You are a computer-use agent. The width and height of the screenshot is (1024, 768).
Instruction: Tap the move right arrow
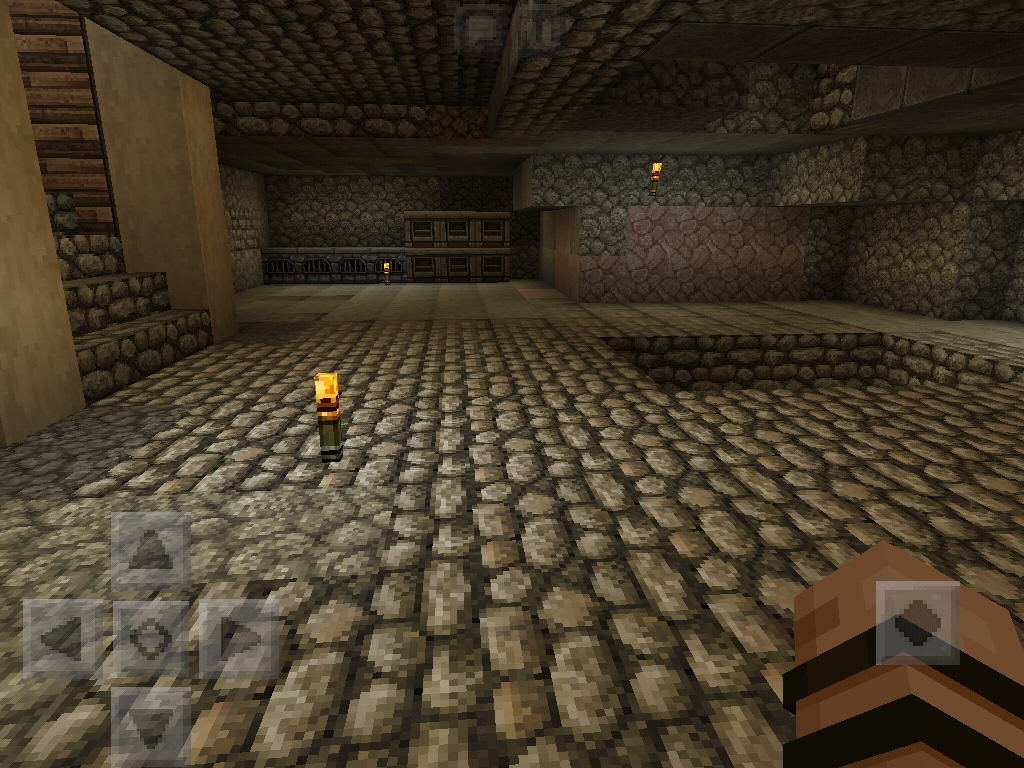(x=238, y=638)
